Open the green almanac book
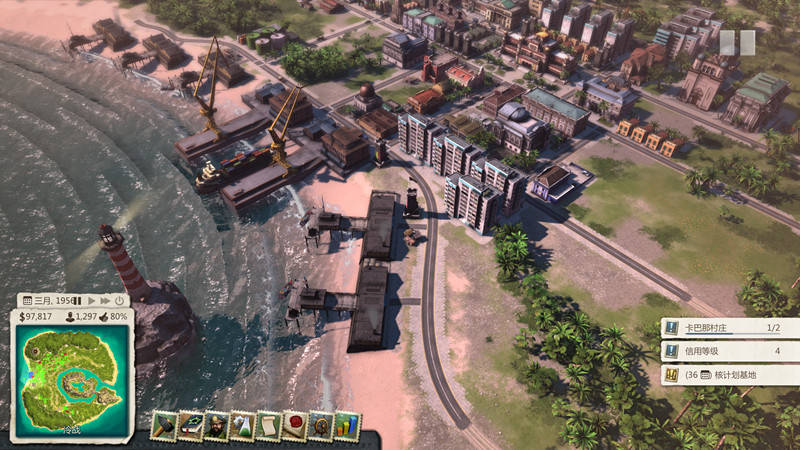800x450 pixels. coord(191,427)
